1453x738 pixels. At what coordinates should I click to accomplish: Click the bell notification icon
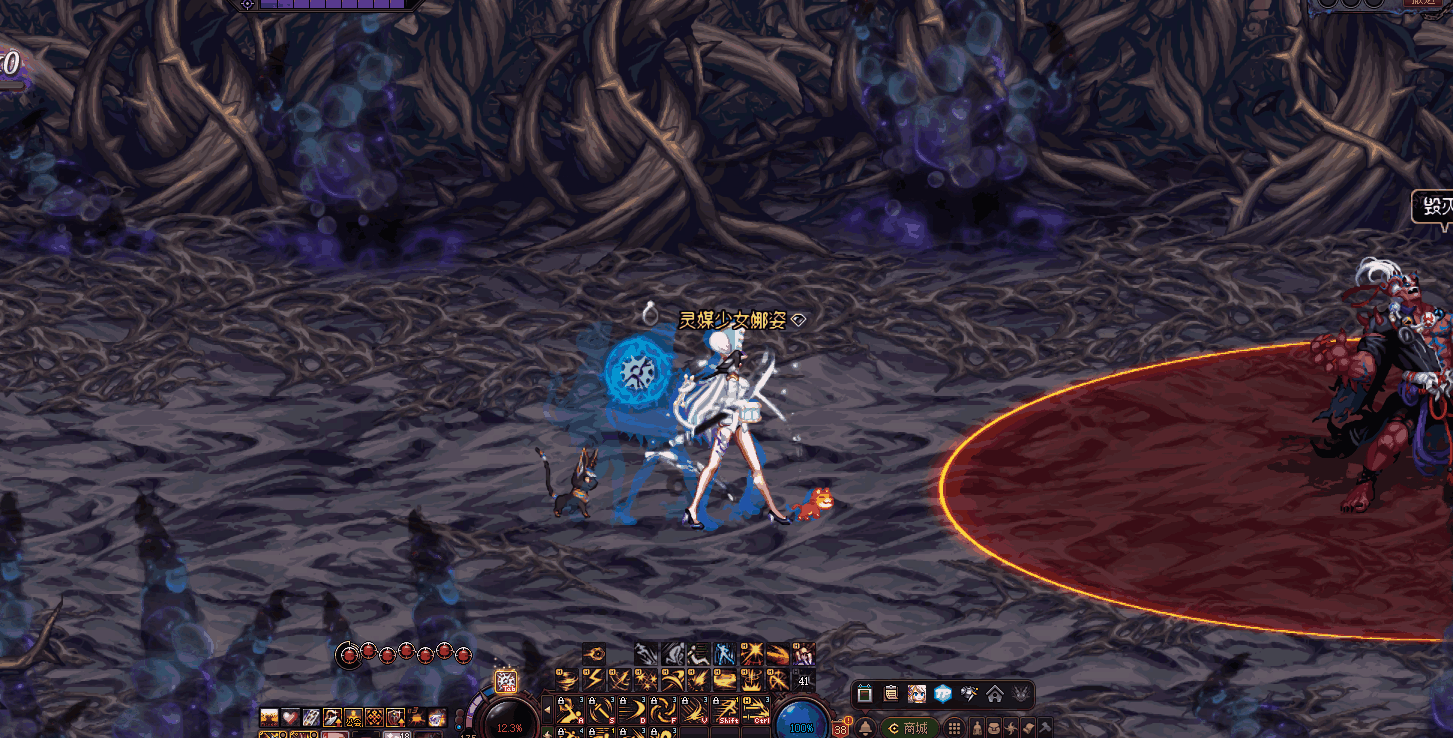[x=865, y=728]
